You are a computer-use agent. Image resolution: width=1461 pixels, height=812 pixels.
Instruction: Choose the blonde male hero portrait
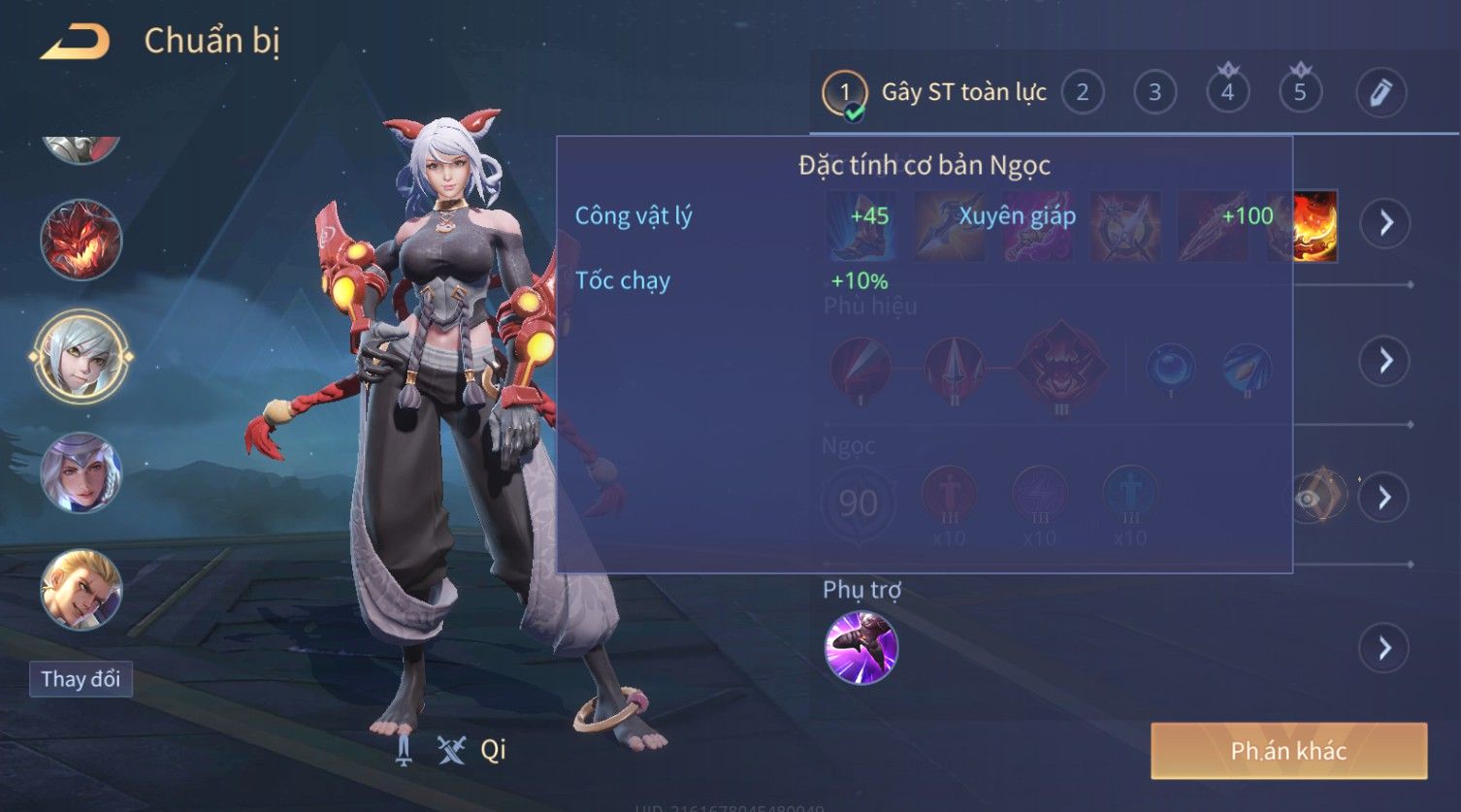[81, 589]
